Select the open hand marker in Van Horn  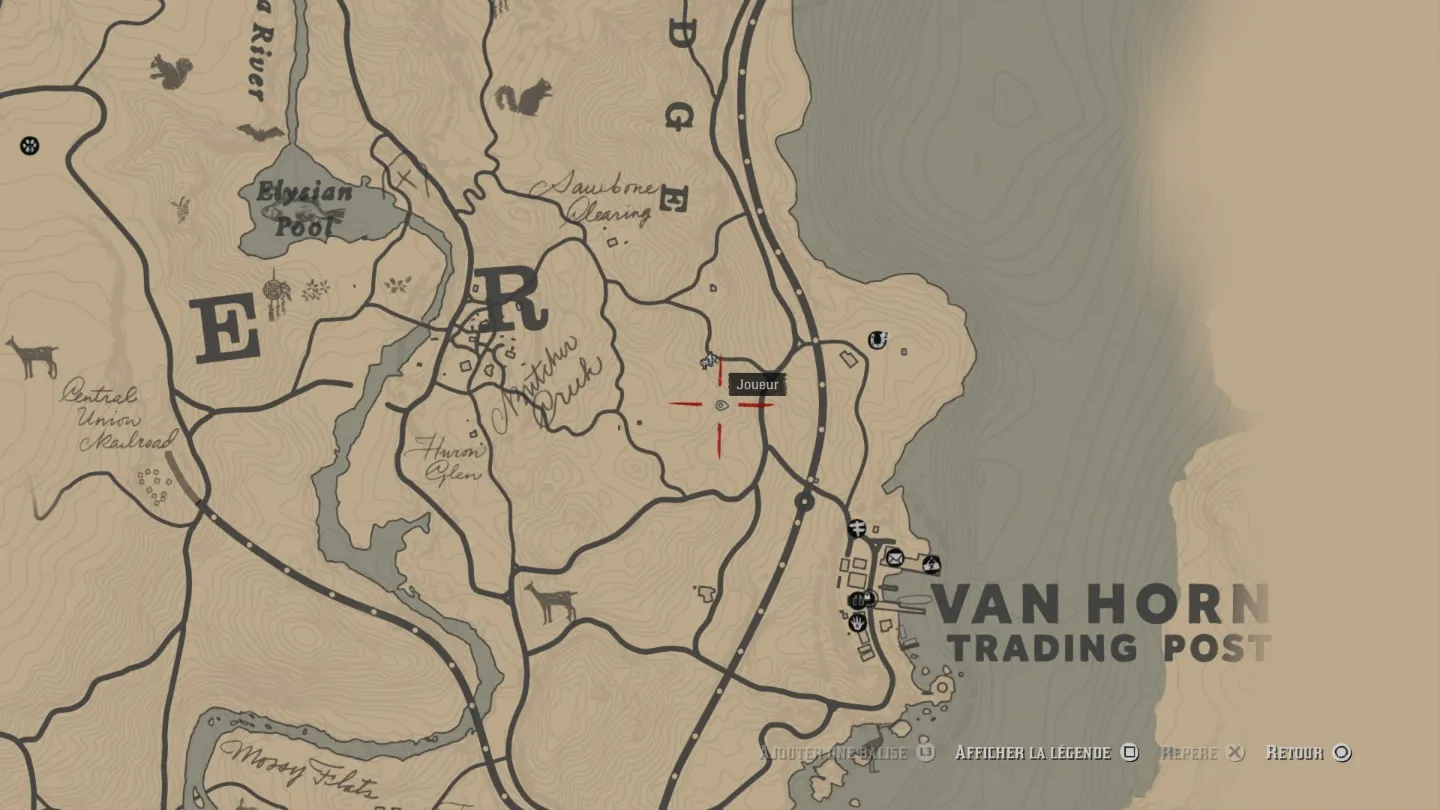click(858, 622)
